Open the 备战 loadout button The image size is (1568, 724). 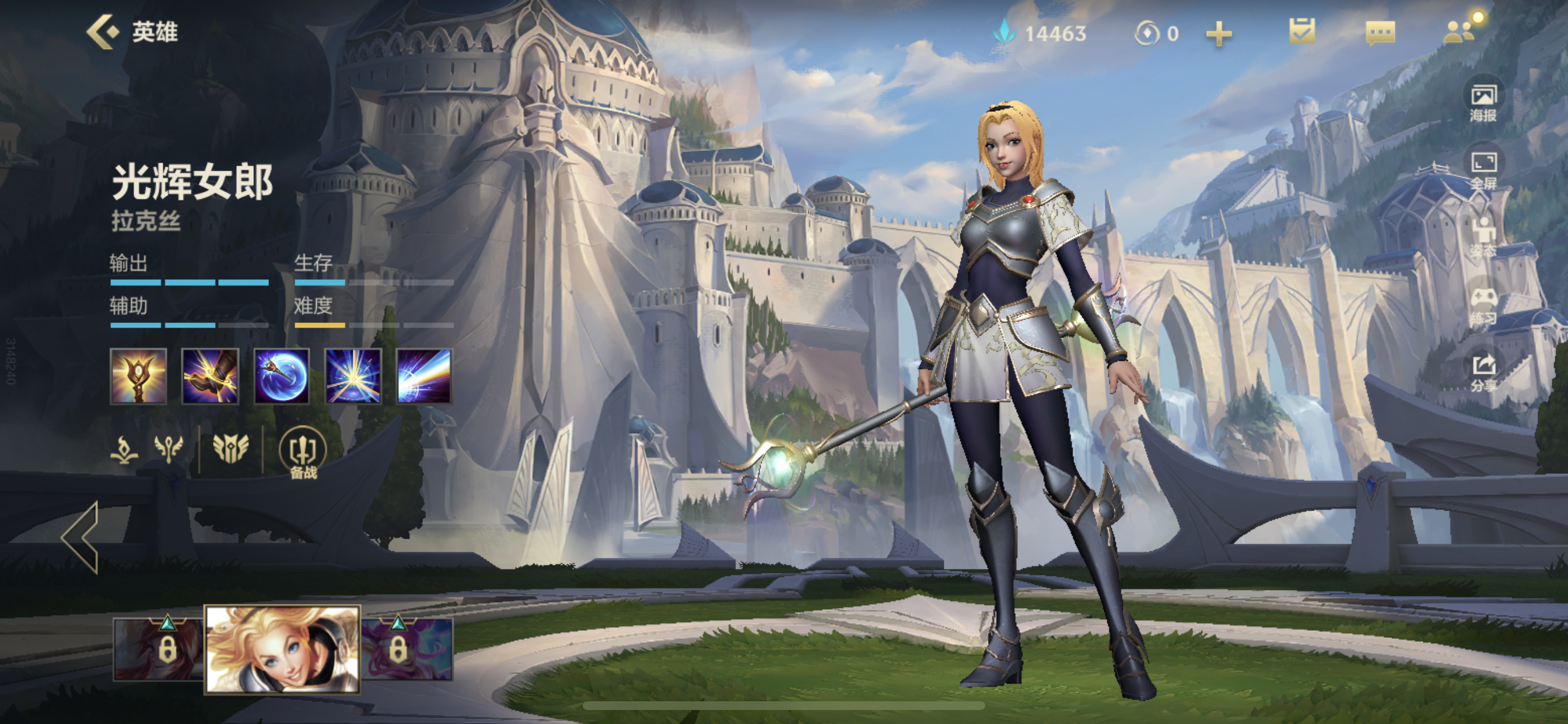(303, 454)
